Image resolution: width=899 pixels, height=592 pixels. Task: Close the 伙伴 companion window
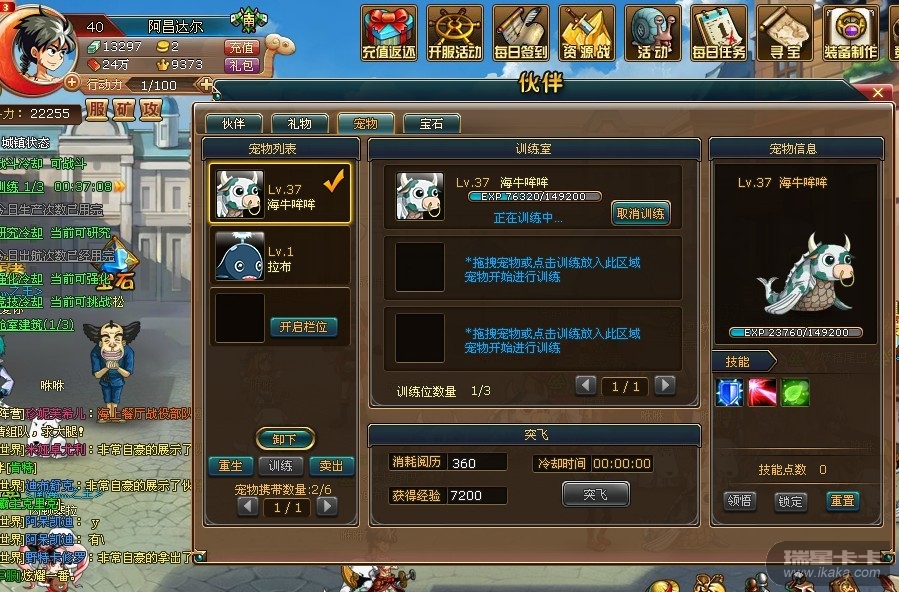tap(878, 93)
